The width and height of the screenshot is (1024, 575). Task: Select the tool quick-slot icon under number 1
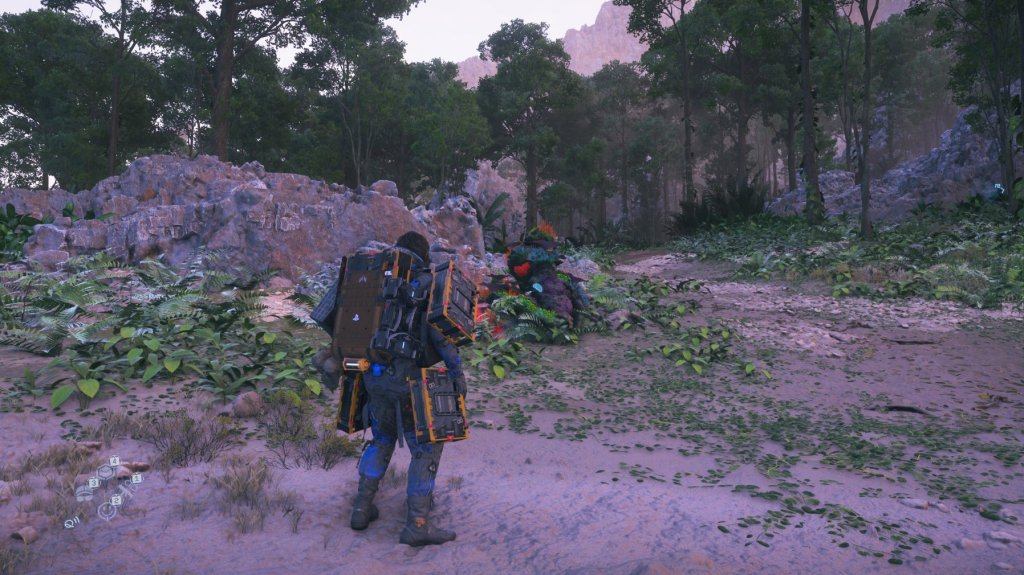(x=126, y=489)
